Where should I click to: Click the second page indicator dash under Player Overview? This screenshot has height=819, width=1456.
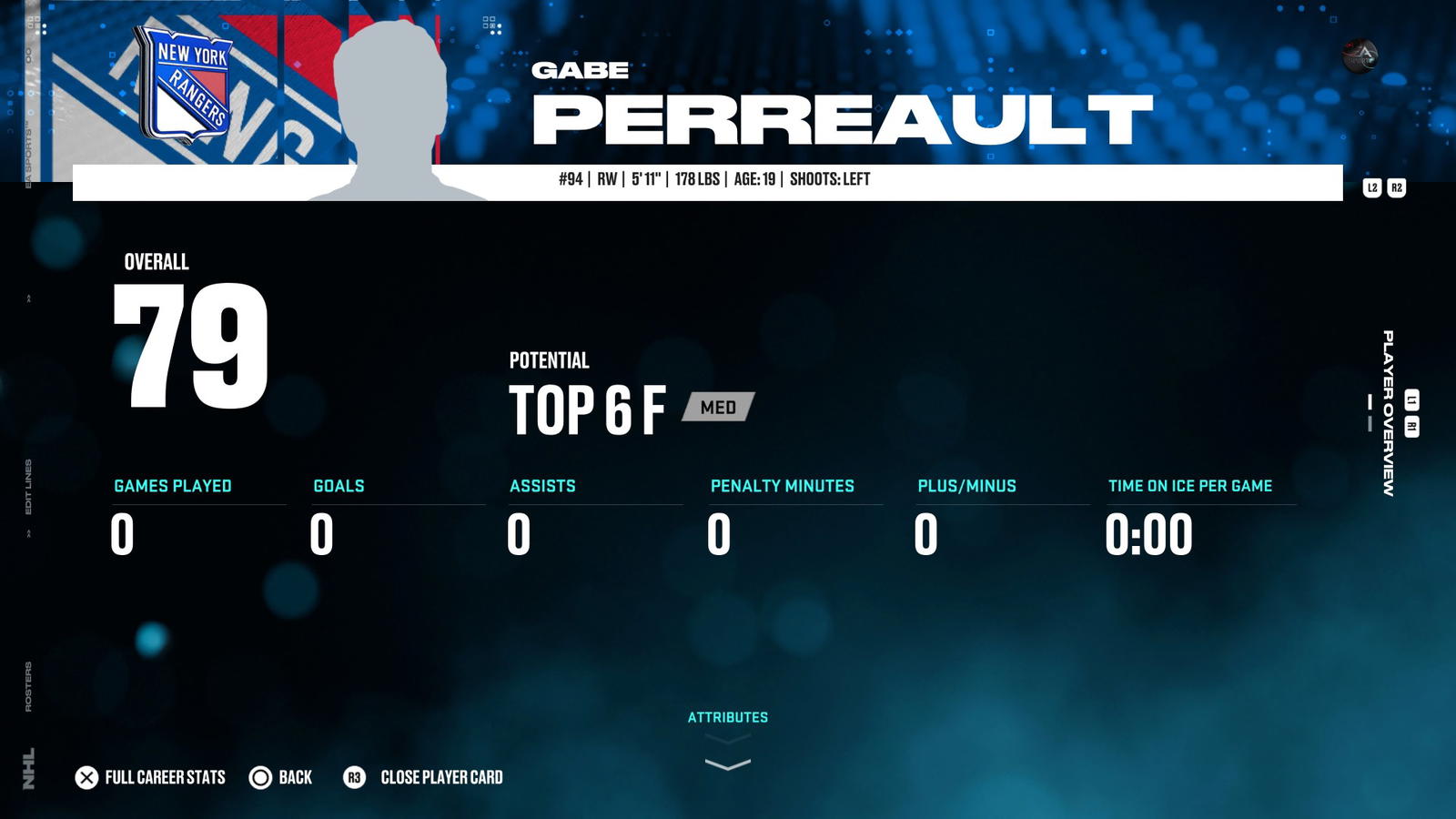(x=1370, y=423)
